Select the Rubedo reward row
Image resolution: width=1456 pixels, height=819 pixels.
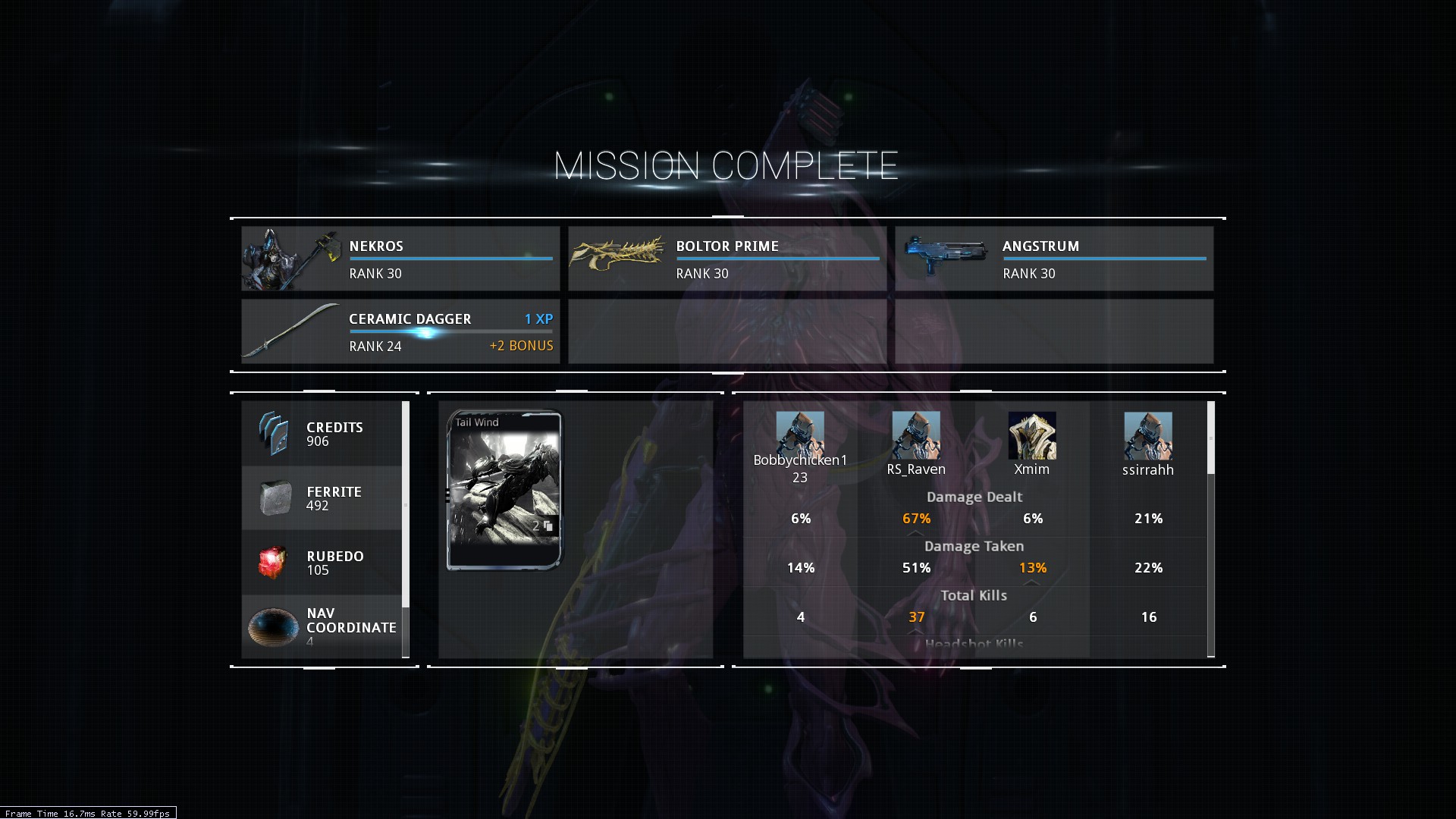(322, 563)
